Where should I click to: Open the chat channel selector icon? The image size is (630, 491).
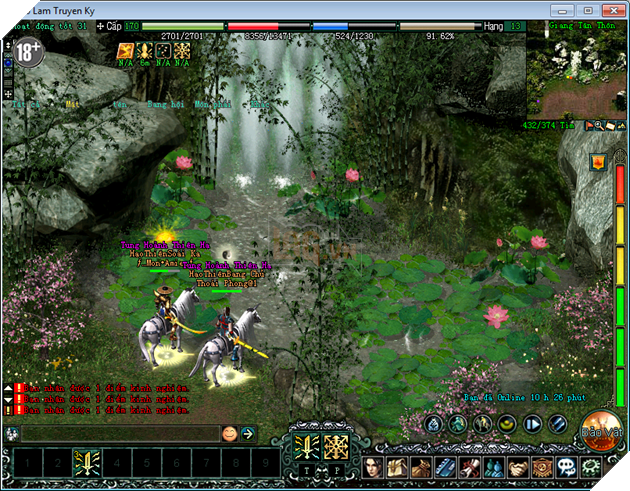(x=13, y=434)
